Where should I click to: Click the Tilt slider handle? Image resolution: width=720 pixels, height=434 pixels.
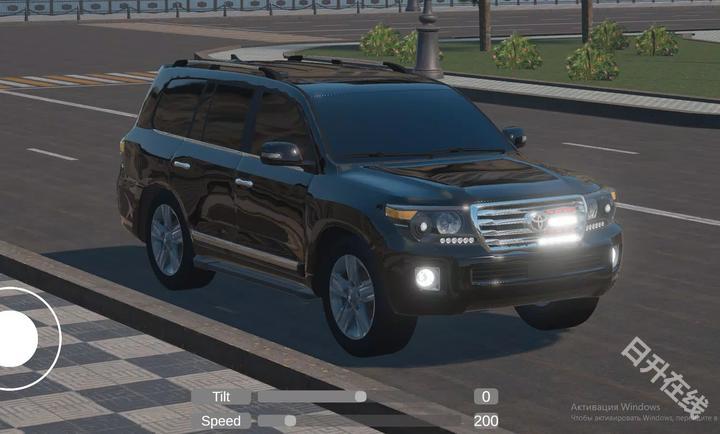coord(360,396)
